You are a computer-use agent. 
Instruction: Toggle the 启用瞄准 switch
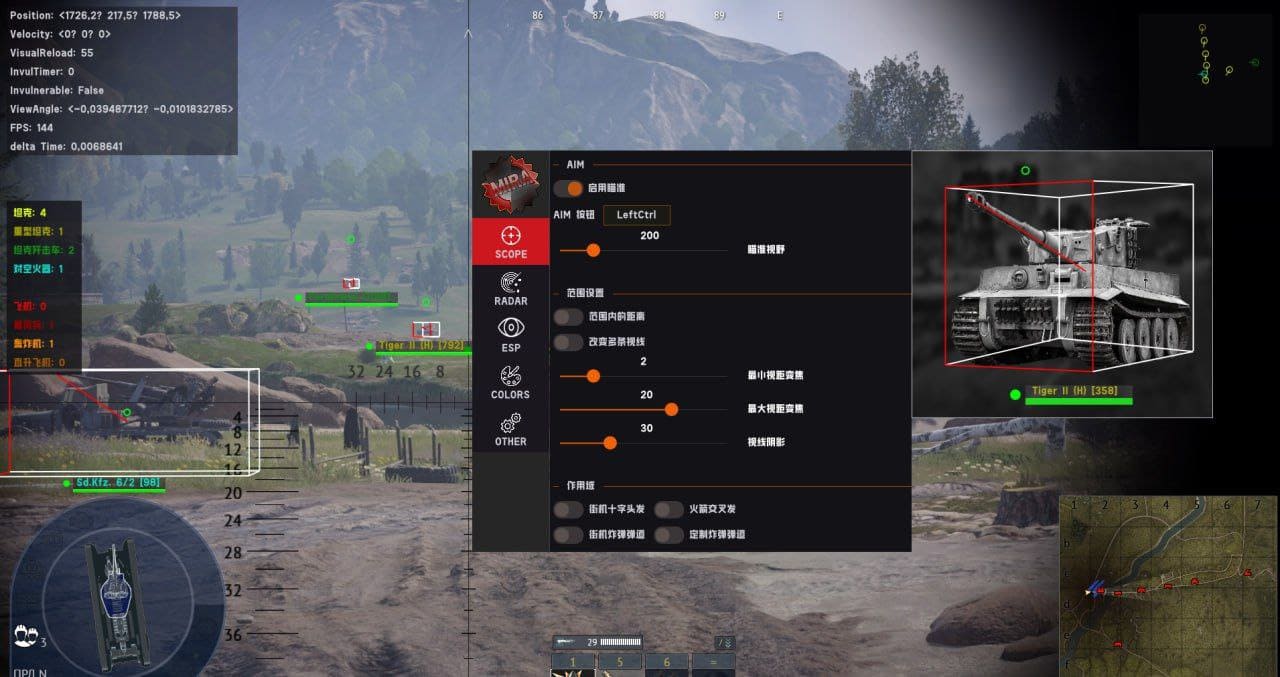(569, 188)
